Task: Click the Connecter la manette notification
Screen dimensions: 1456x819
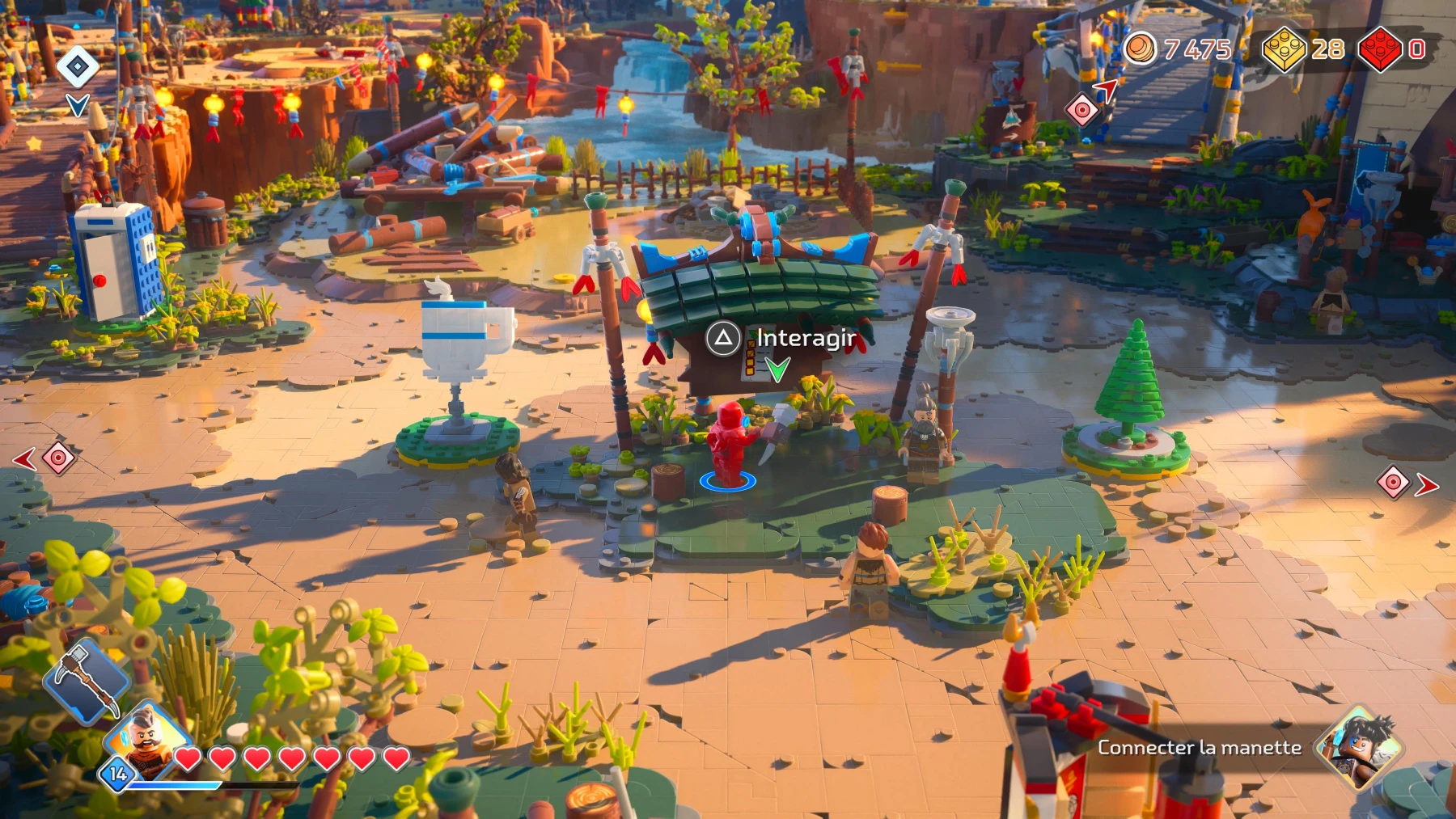Action: click(1200, 748)
